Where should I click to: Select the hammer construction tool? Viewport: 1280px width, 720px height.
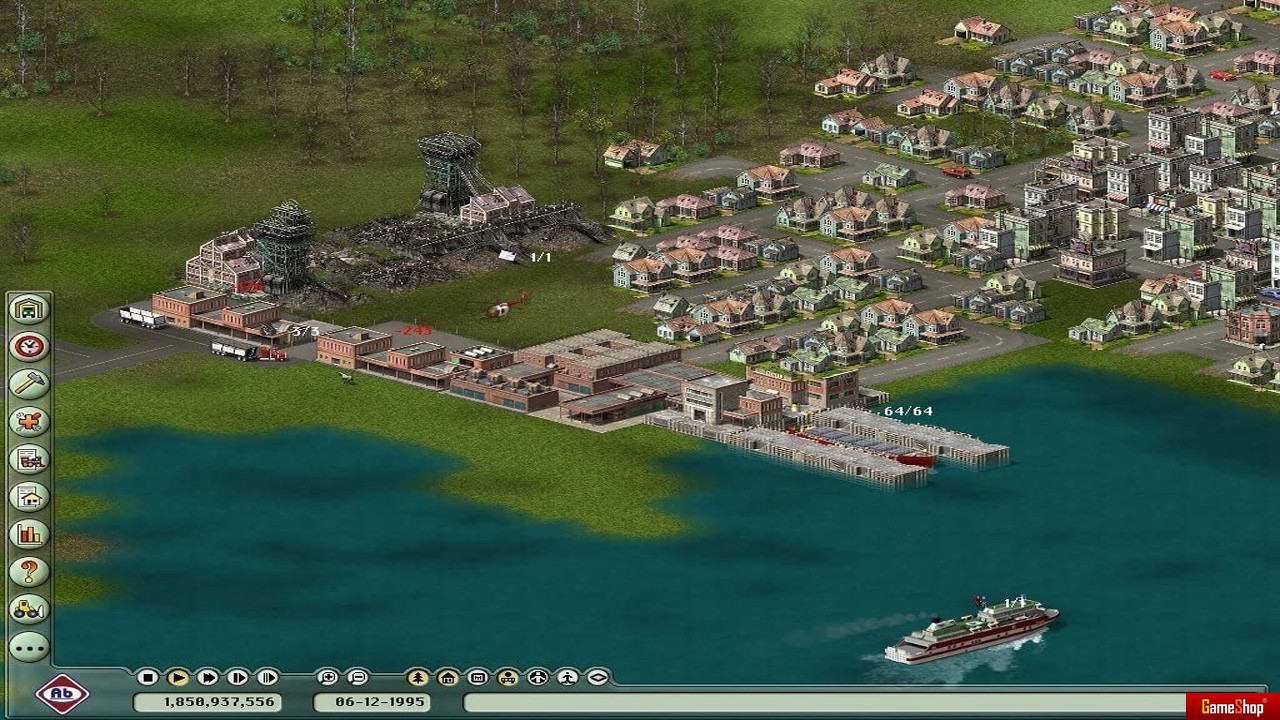tap(29, 383)
